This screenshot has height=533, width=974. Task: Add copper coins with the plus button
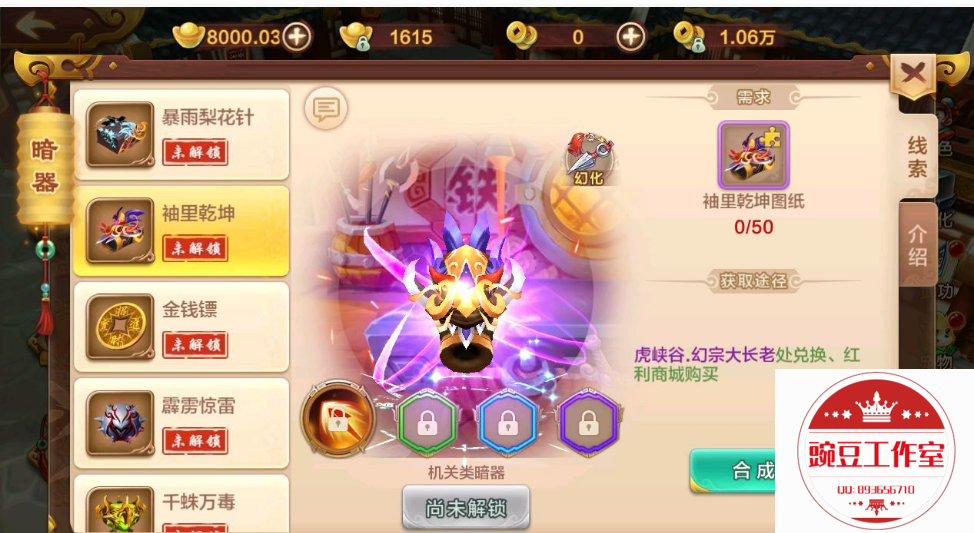tap(630, 37)
